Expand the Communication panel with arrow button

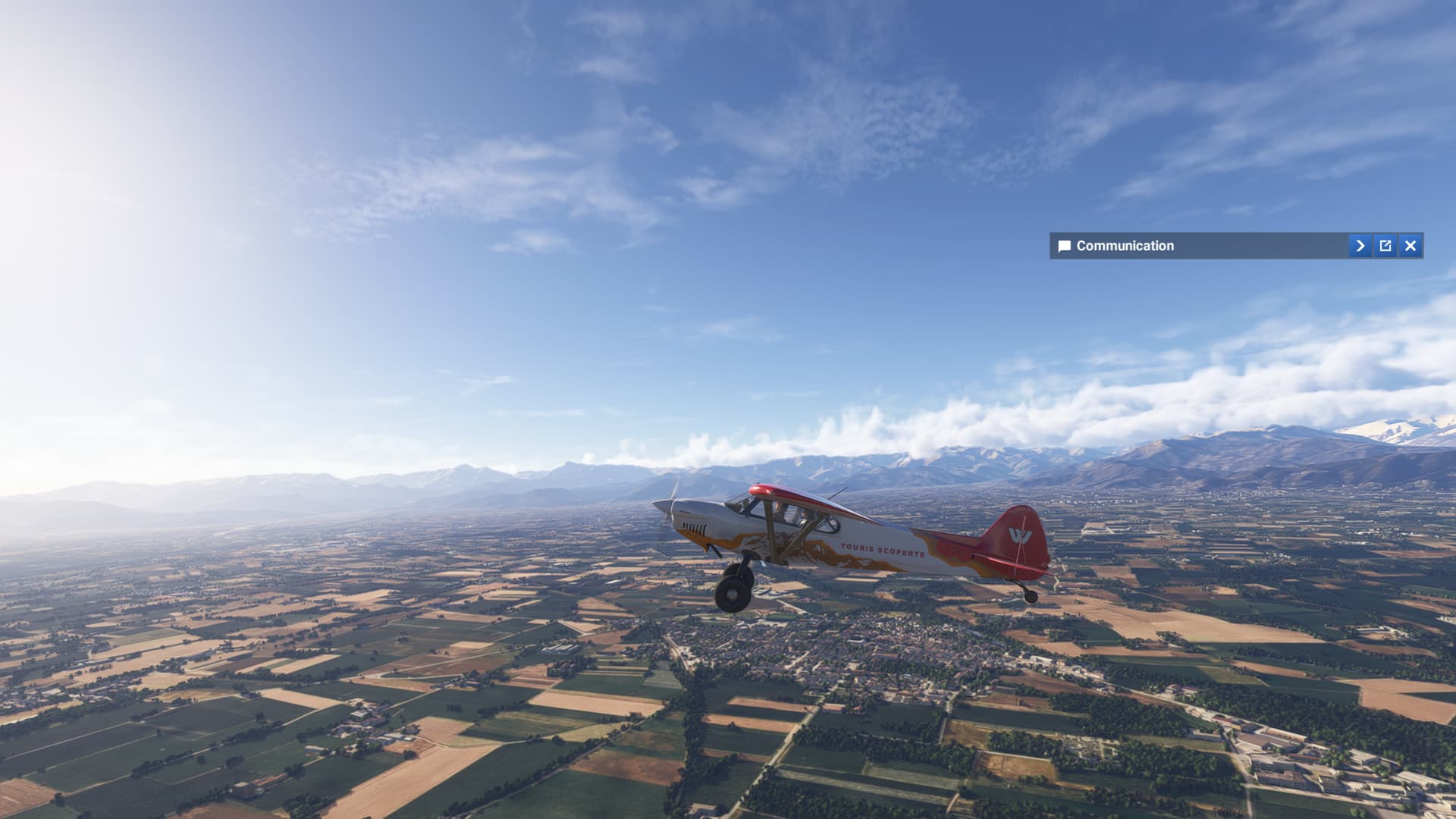(1360, 246)
